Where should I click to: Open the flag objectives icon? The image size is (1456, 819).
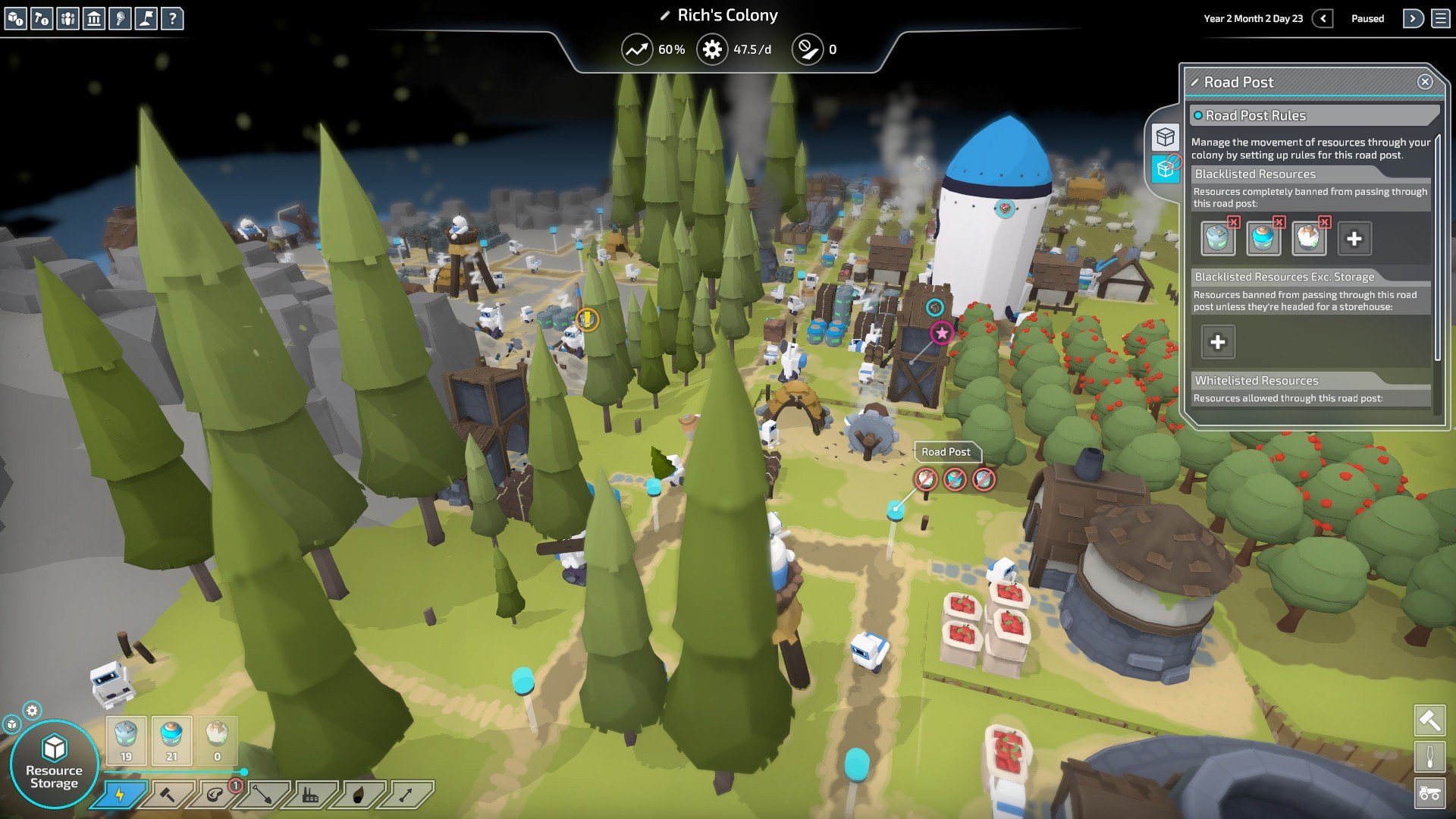click(146, 18)
